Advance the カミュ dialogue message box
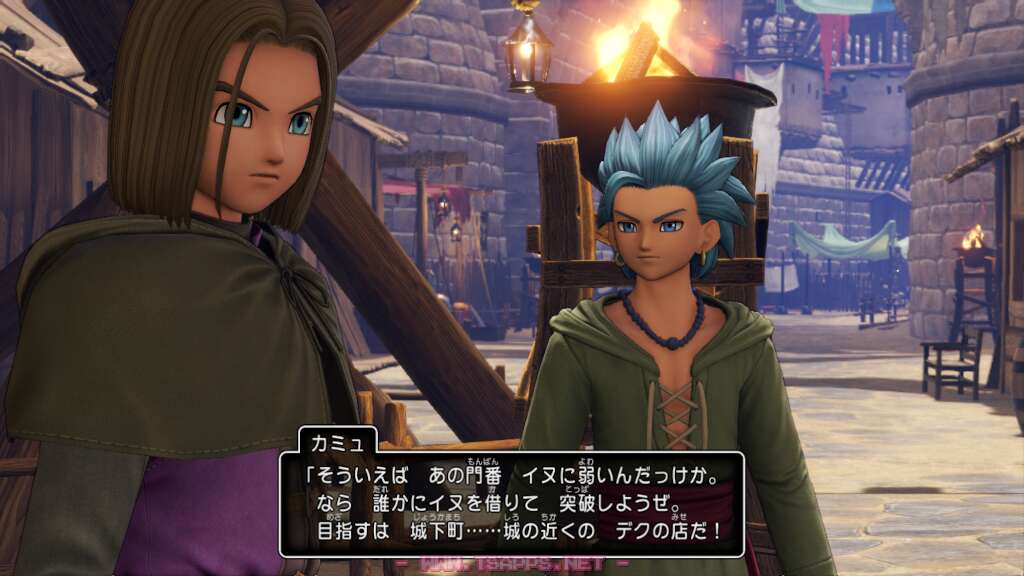The image size is (1024, 576). (511, 503)
